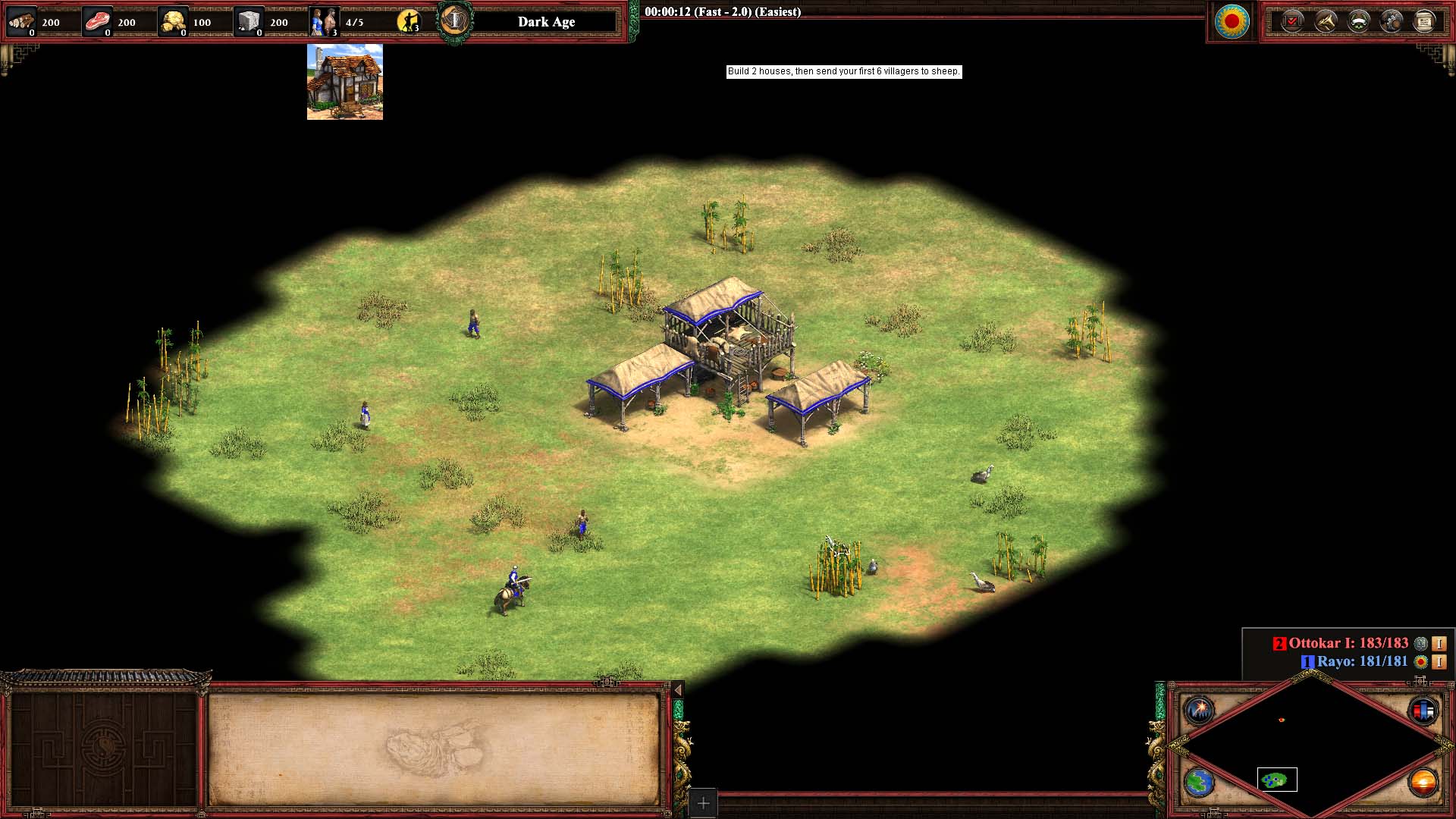Screen dimensions: 1456x819
Task: Click the civilization sun emblem
Action: point(1232,21)
